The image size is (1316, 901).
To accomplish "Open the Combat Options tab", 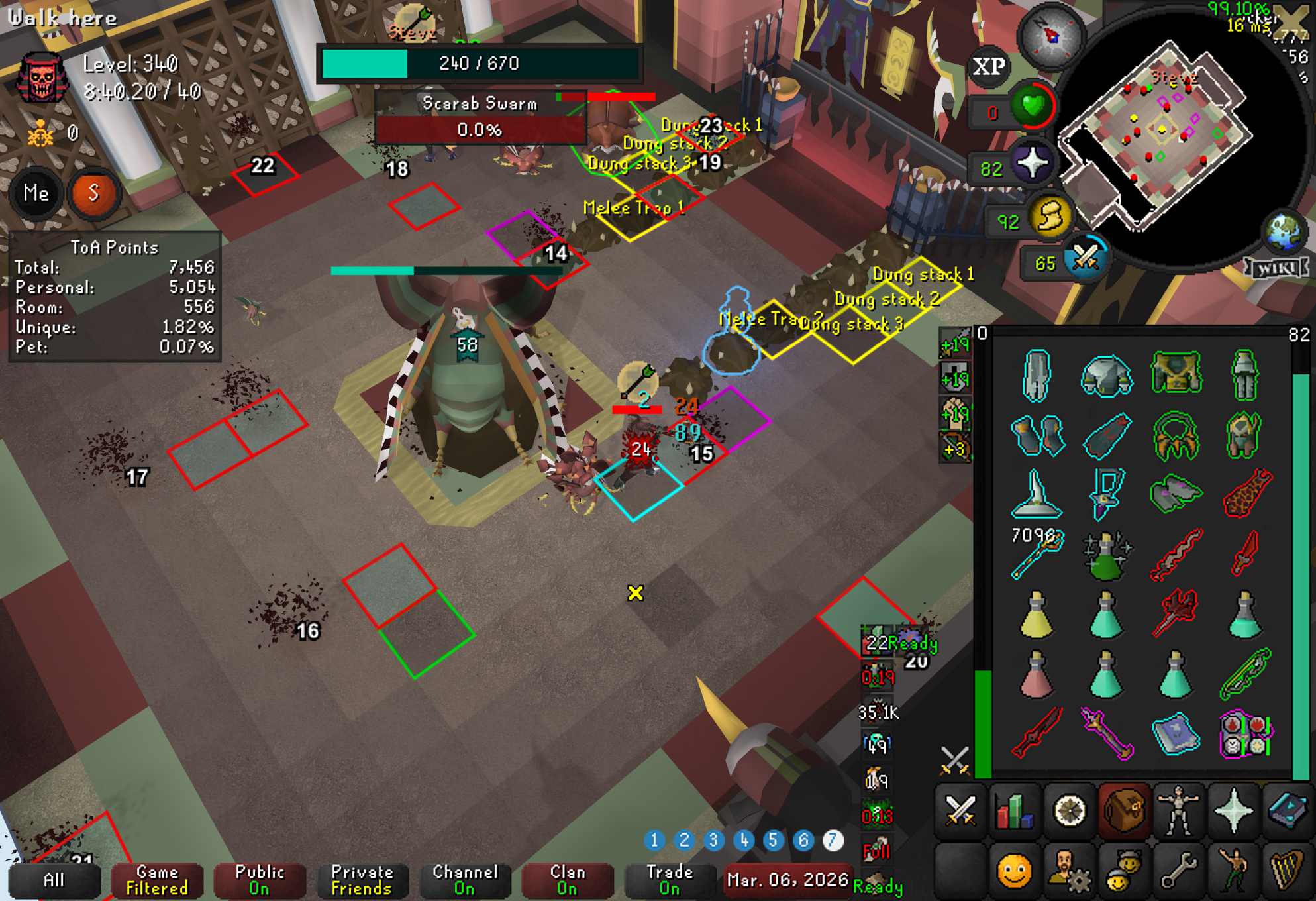I will tap(960, 810).
